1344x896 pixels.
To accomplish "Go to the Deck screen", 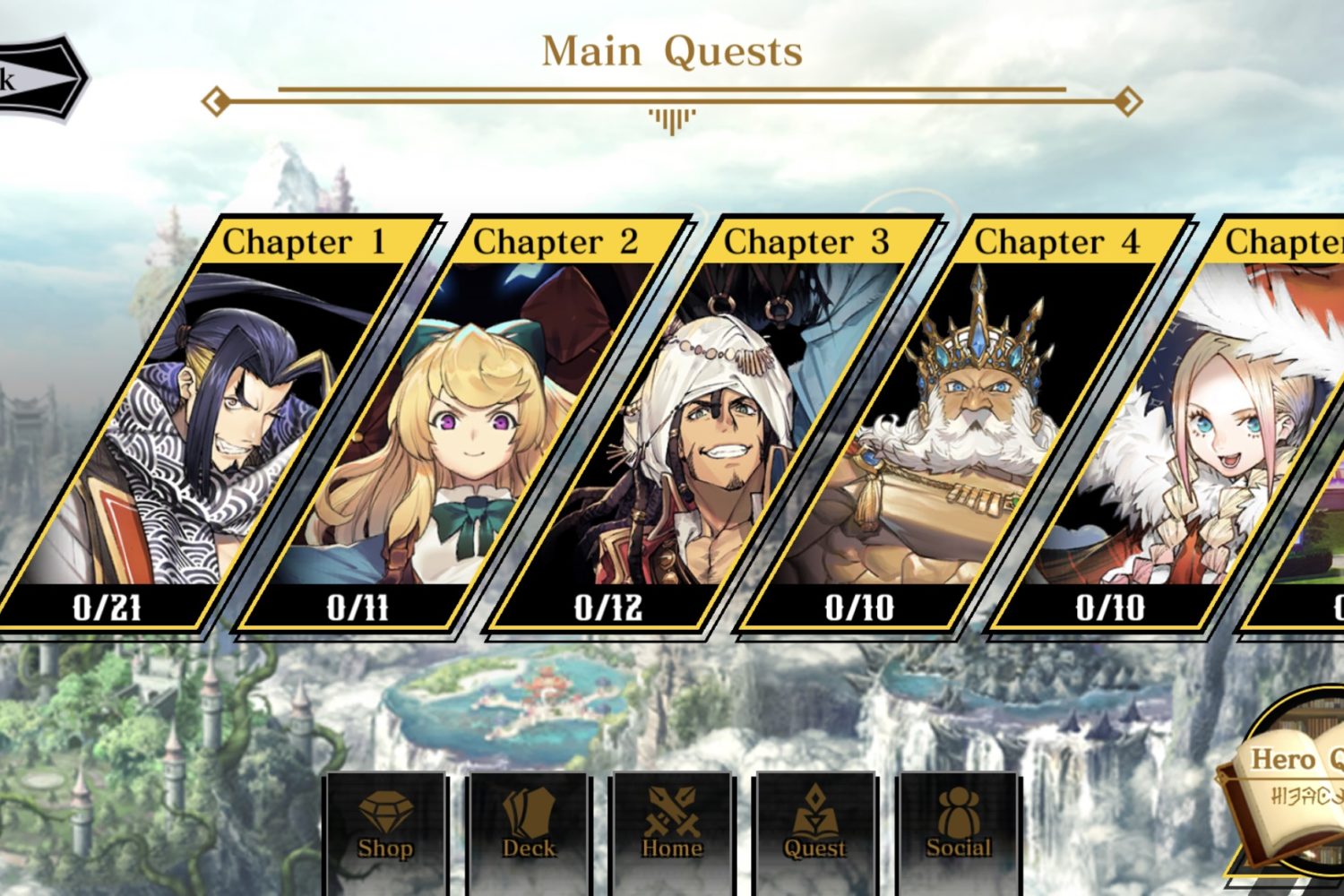I will (529, 824).
